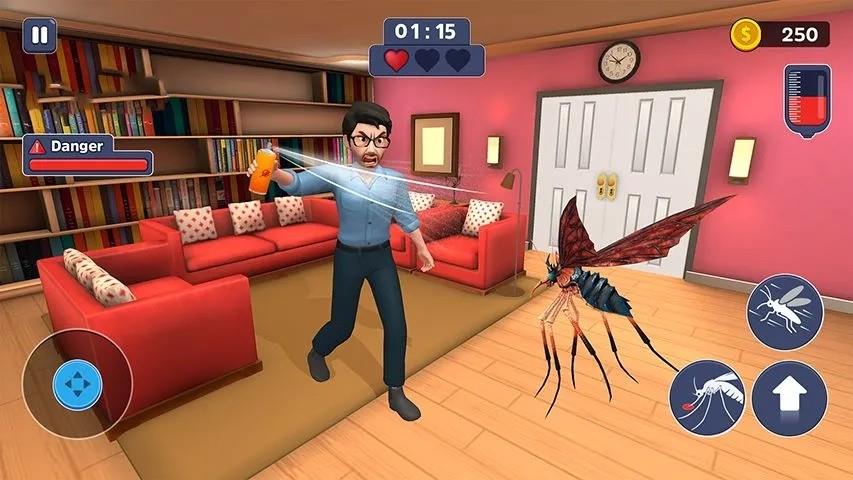Pause the game
Image resolution: width=853 pixels, height=480 pixels.
pyautogui.click(x=39, y=35)
